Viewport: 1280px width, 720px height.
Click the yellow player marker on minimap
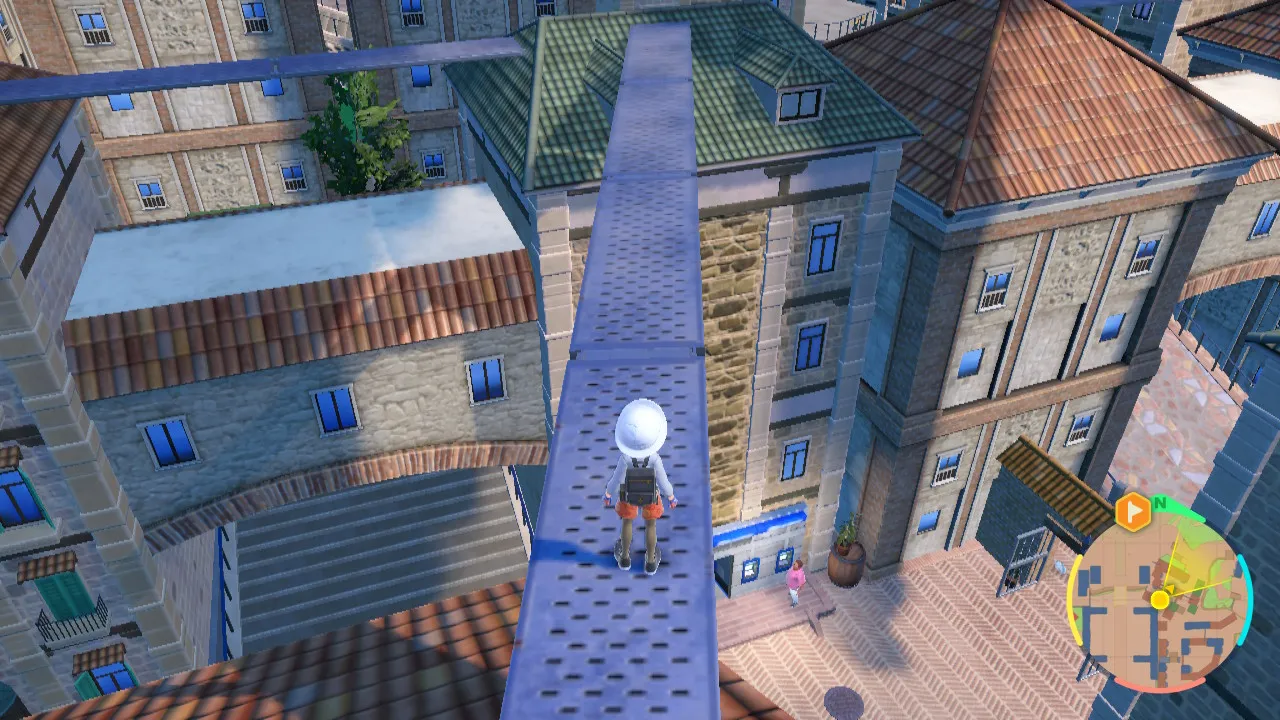(1159, 600)
